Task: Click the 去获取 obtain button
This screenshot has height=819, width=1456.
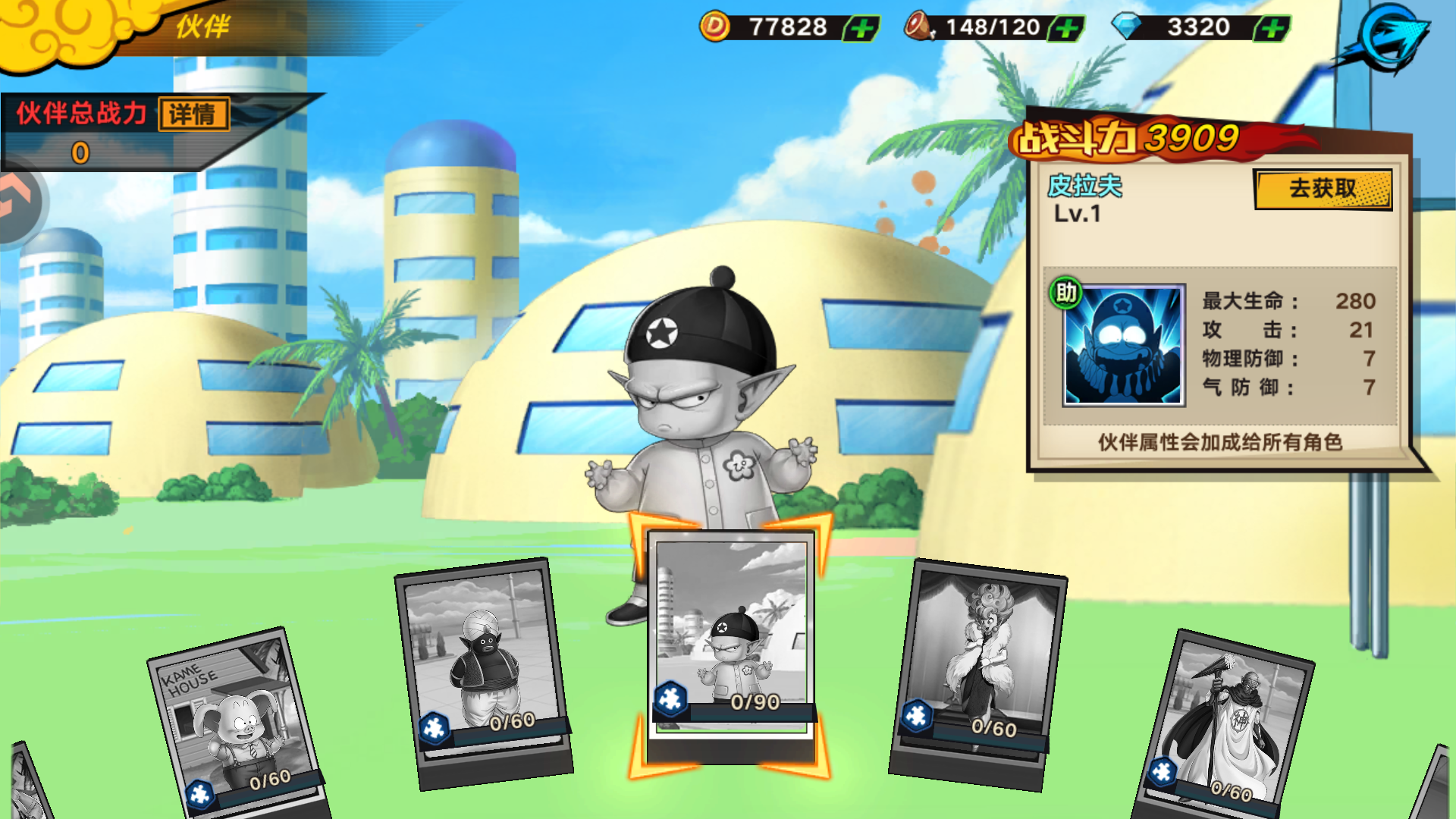Action: tap(1323, 189)
